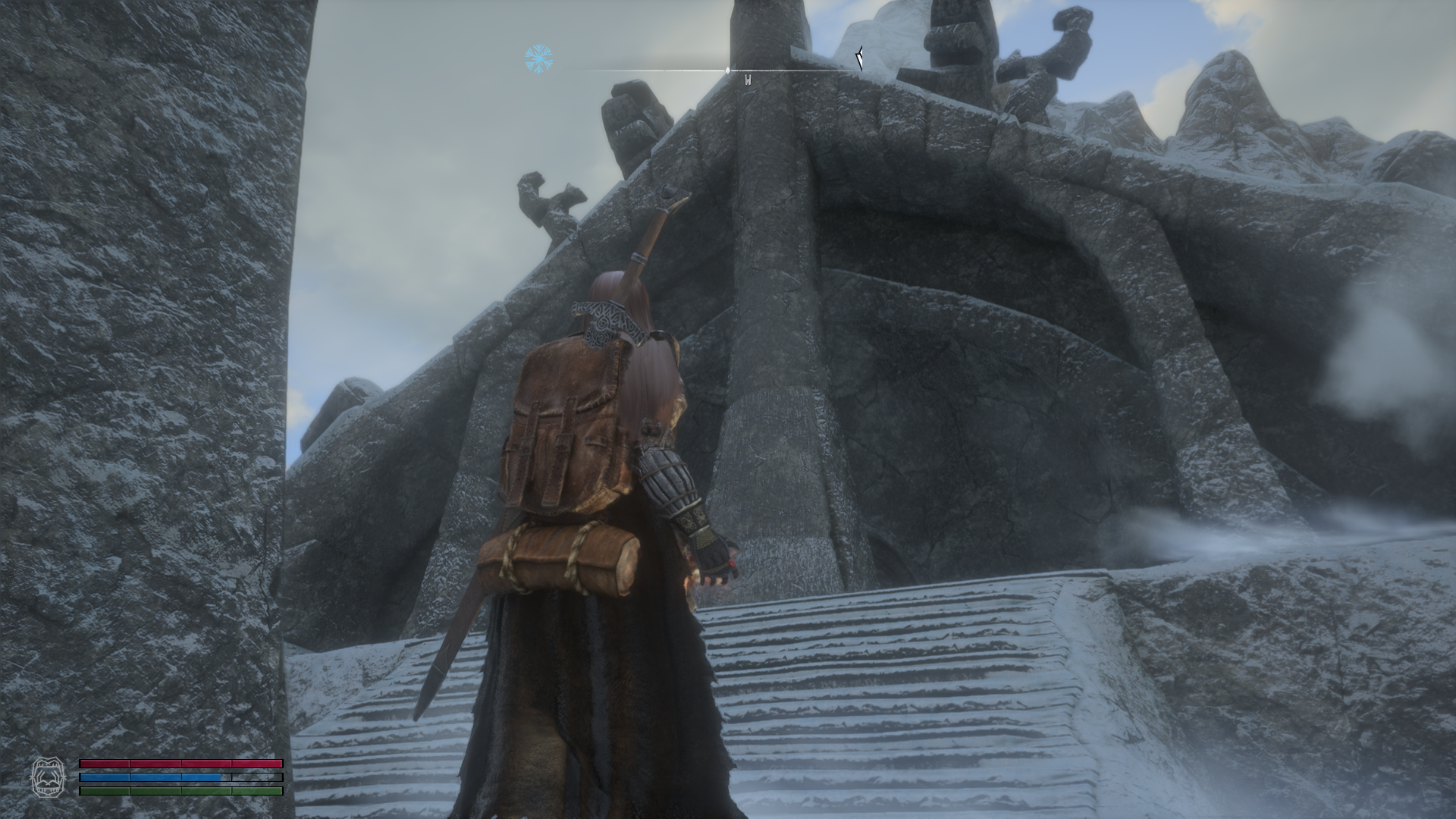The image size is (1456, 819).
Task: Click the blue snowflake cold status icon
Action: [x=538, y=59]
